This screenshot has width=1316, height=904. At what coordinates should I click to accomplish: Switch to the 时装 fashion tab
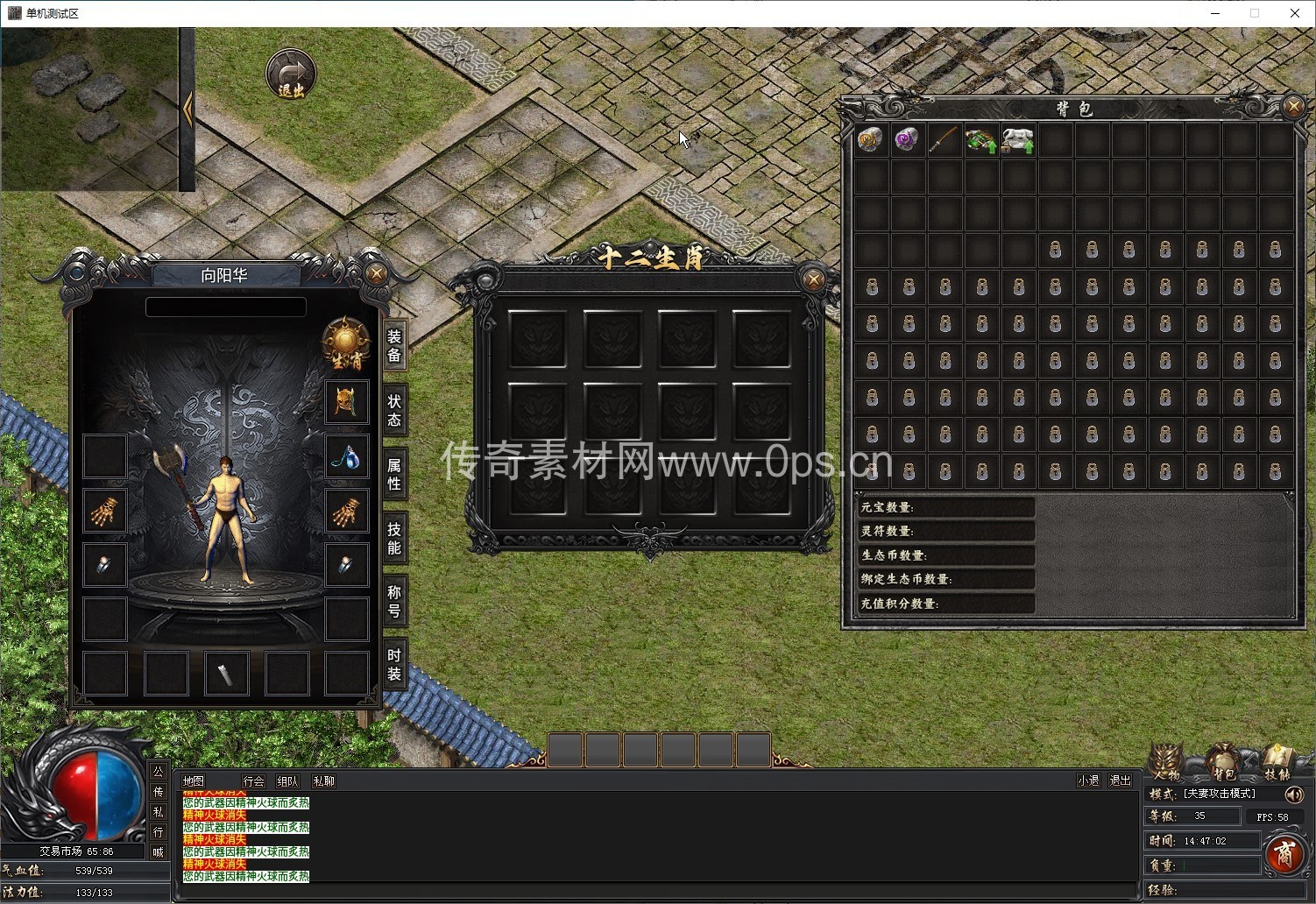pyautogui.click(x=394, y=665)
